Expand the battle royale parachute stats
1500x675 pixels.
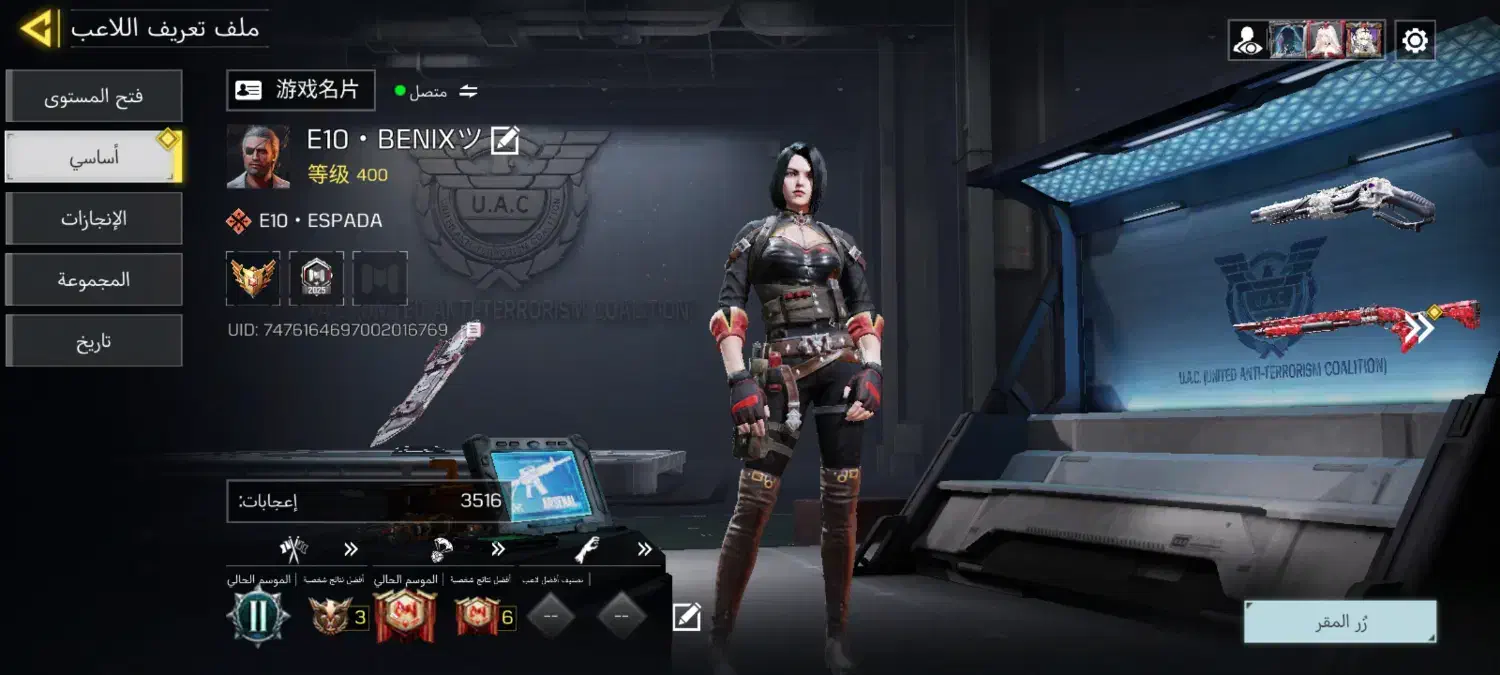497,549
